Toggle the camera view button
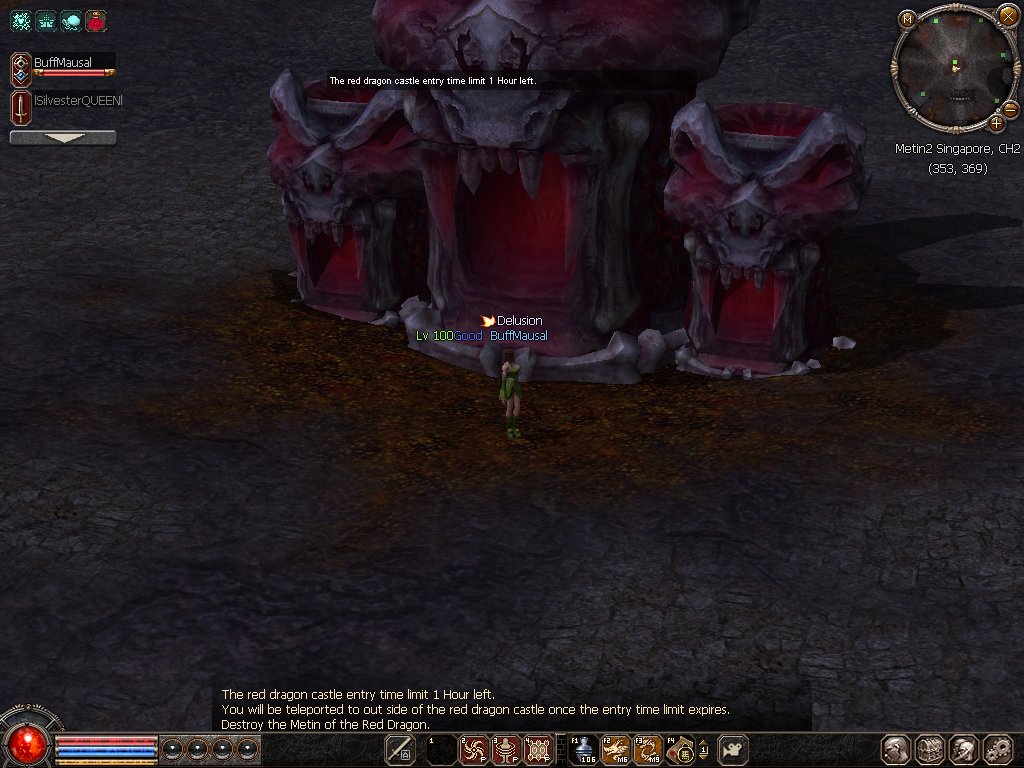1024x768 pixels. (x=732, y=749)
